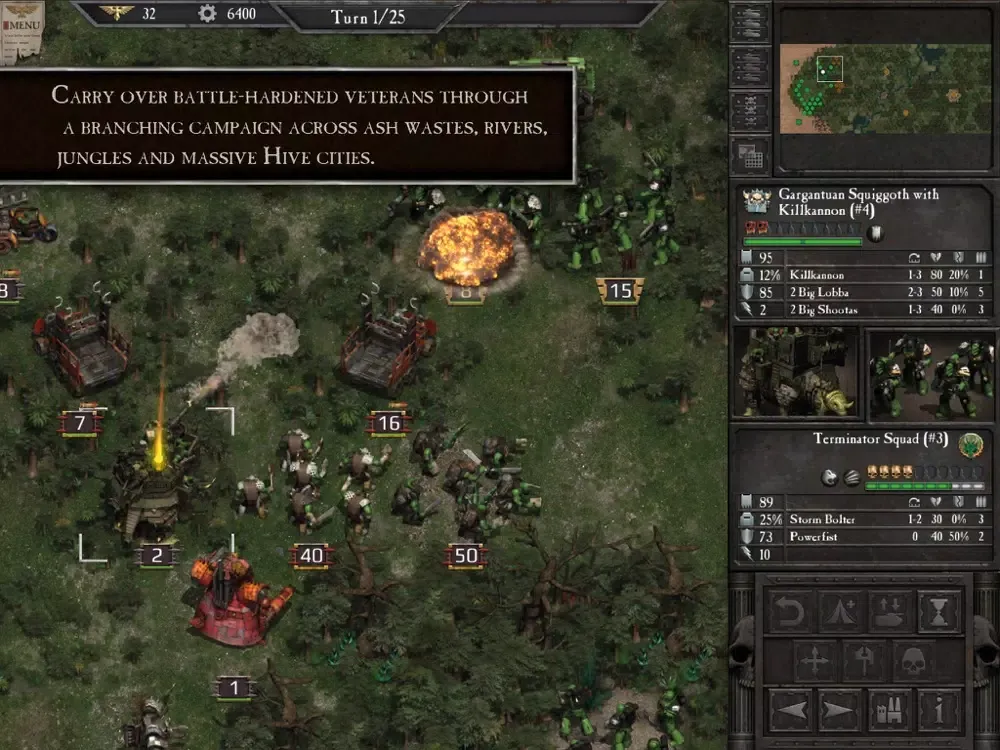This screenshot has width=1000, height=750.
Task: Undo the last move with the curved arrow
Action: click(792, 611)
